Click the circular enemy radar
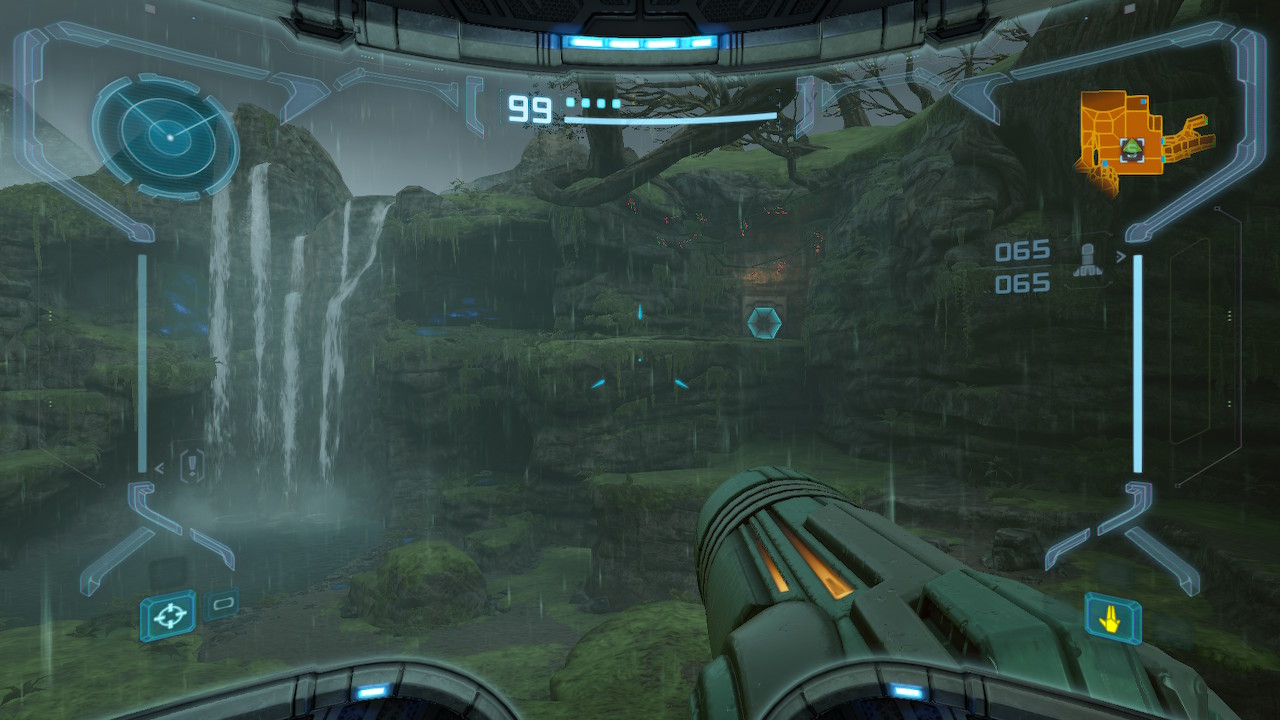This screenshot has height=720, width=1280. pyautogui.click(x=166, y=134)
